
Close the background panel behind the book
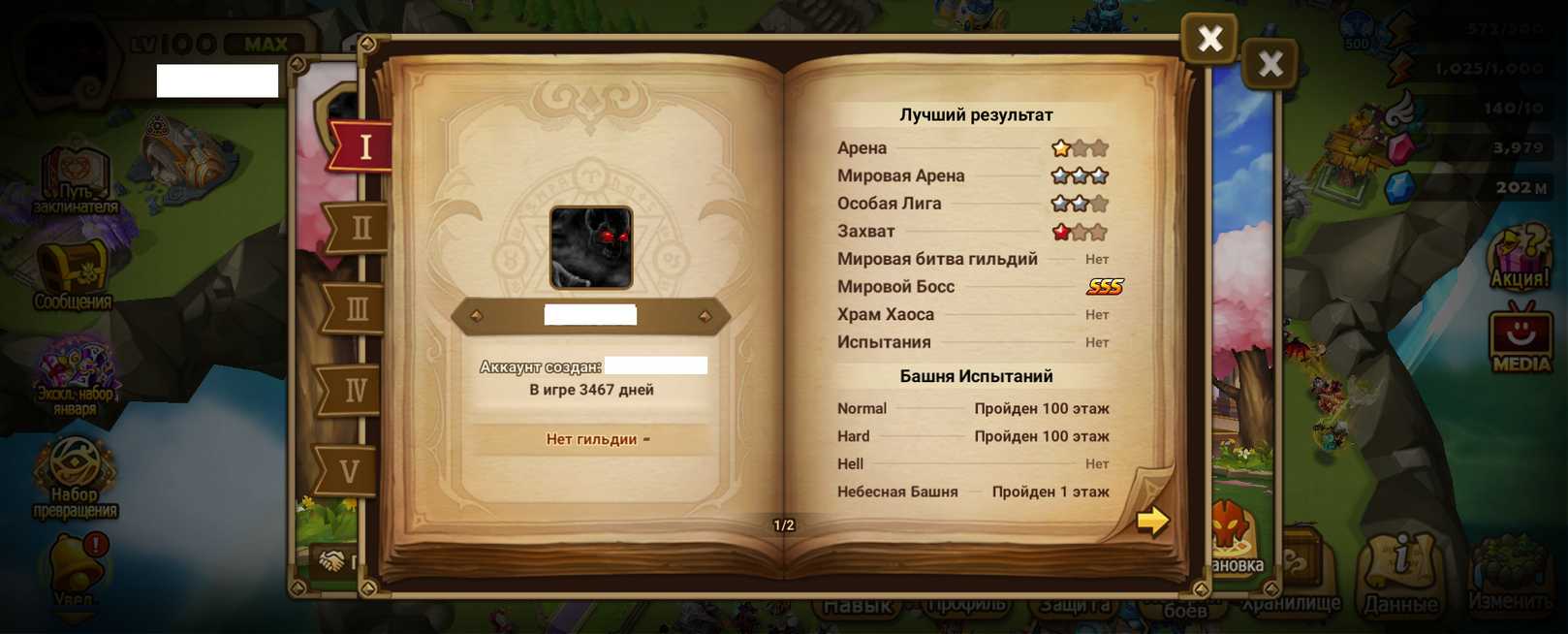tap(1270, 64)
